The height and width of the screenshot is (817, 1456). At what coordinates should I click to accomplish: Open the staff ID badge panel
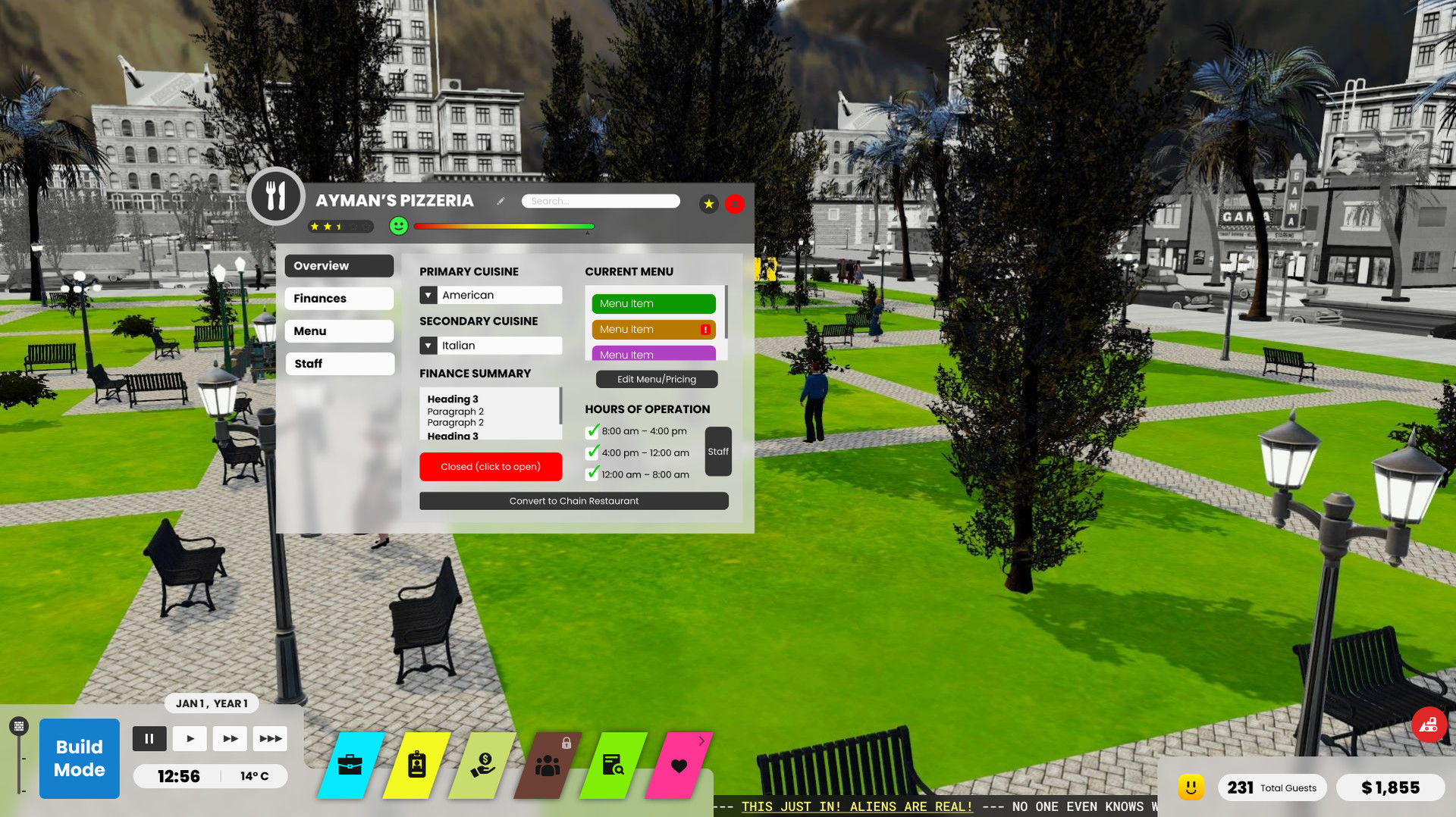[416, 765]
